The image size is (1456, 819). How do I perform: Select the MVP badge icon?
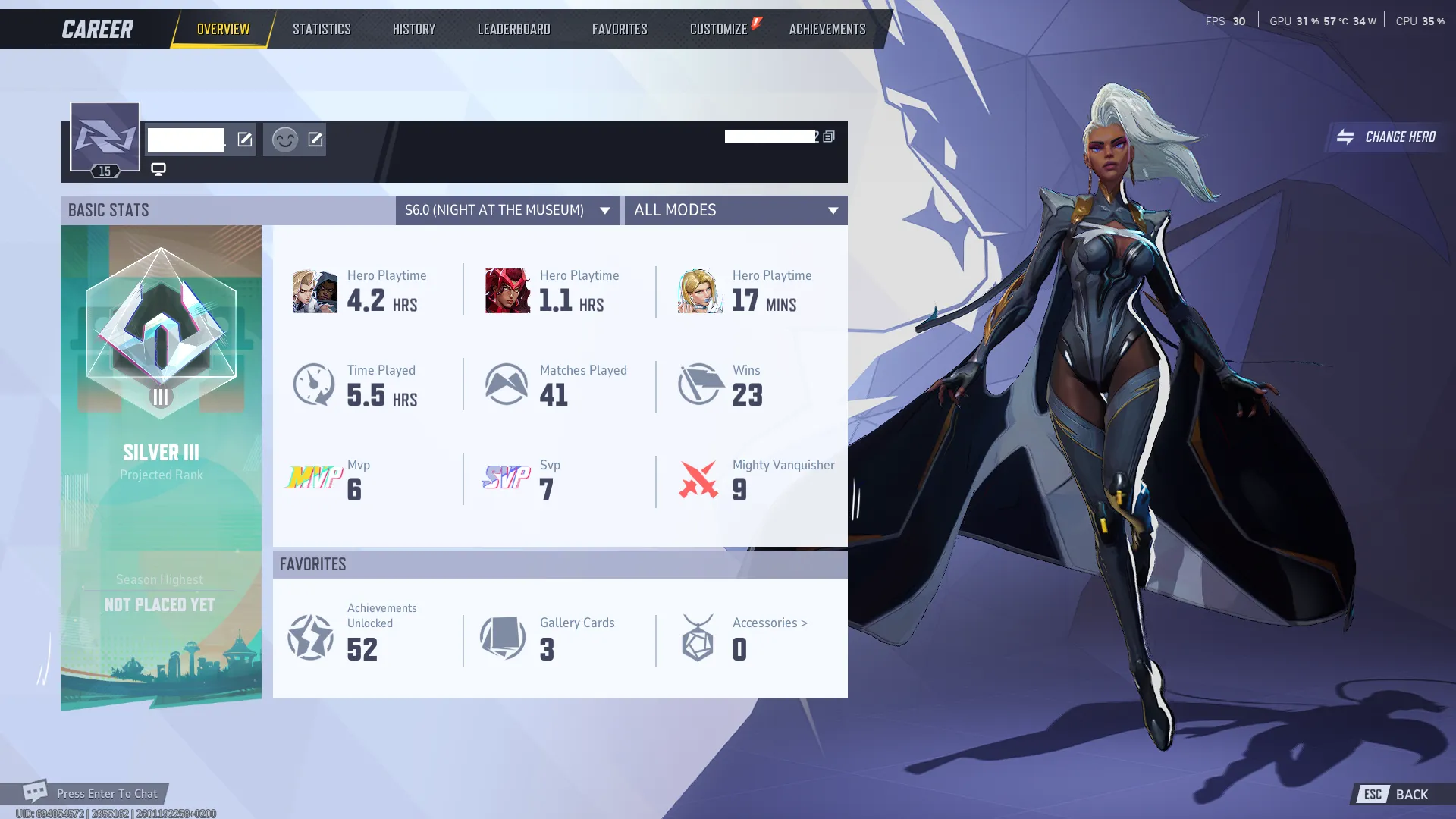click(x=314, y=479)
